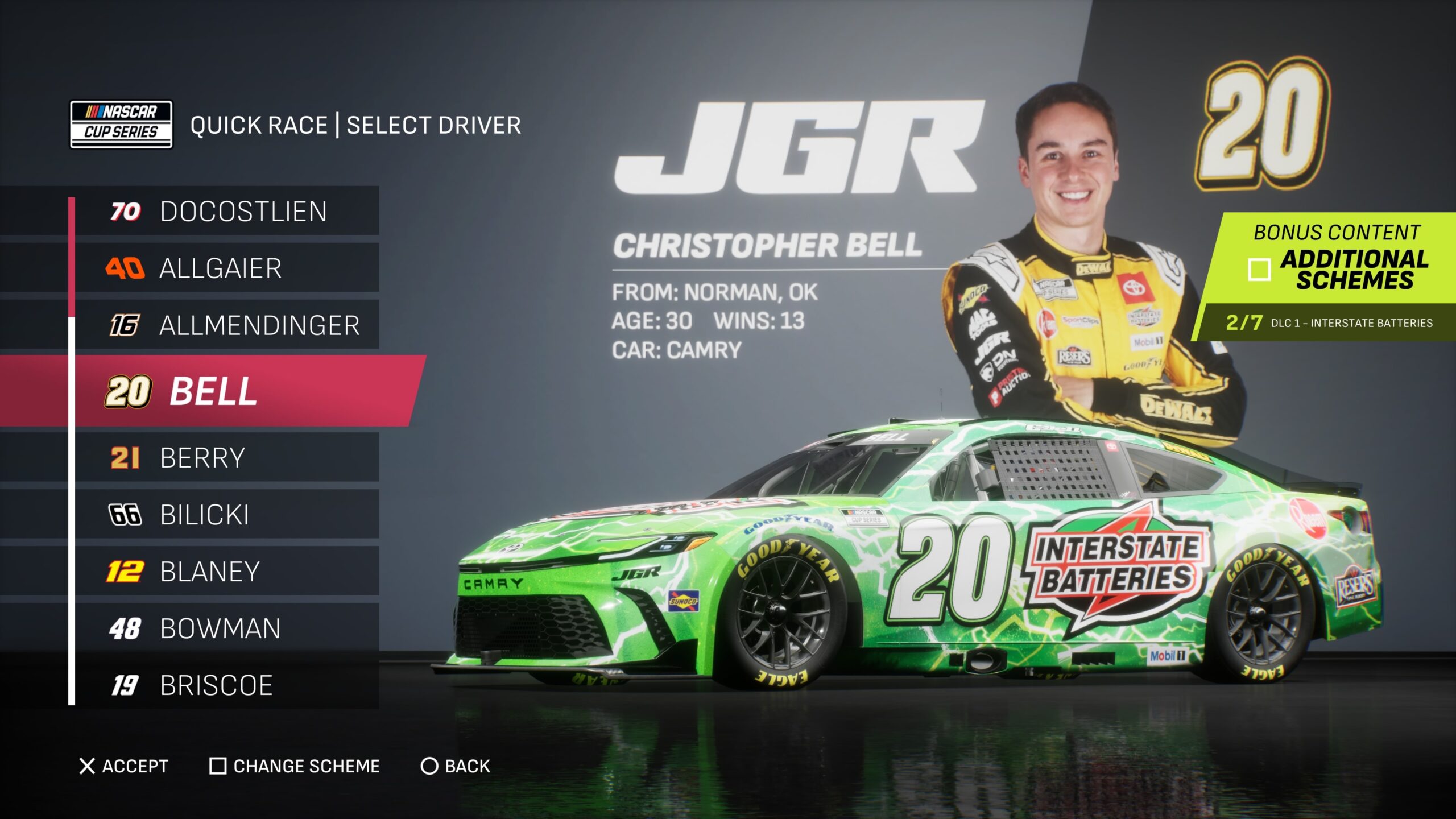Select Bilicki from the driver list
Viewport: 1456px width, 819px height.
pyautogui.click(x=227, y=515)
